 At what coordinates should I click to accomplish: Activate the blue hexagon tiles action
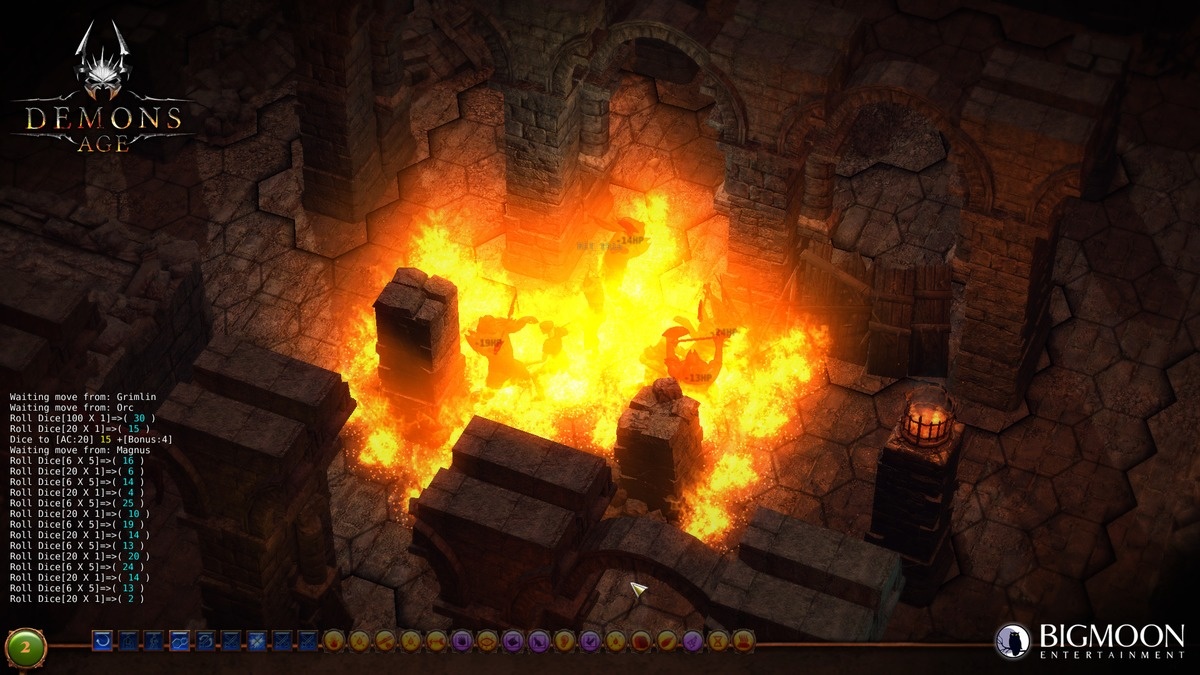pyautogui.click(x=179, y=640)
